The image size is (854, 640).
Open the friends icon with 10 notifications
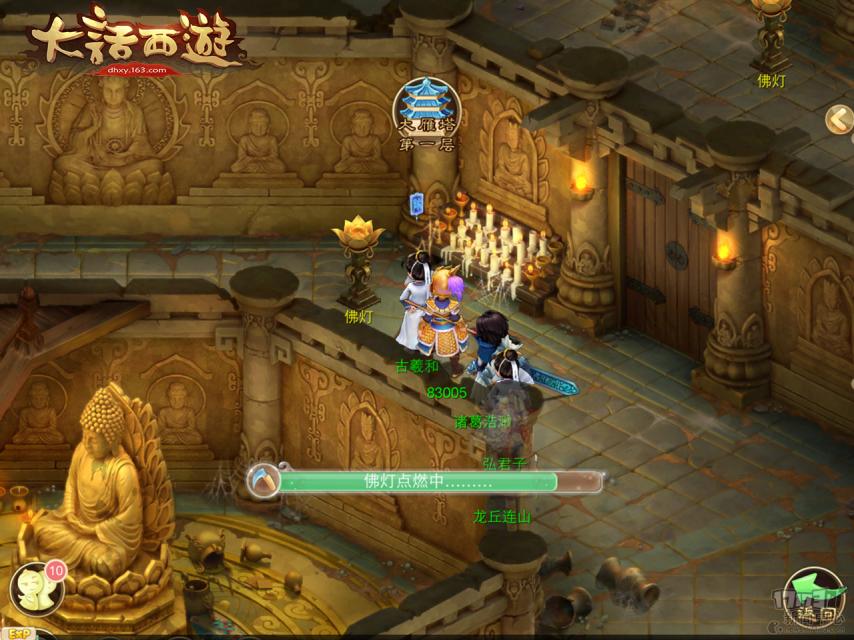point(37,589)
